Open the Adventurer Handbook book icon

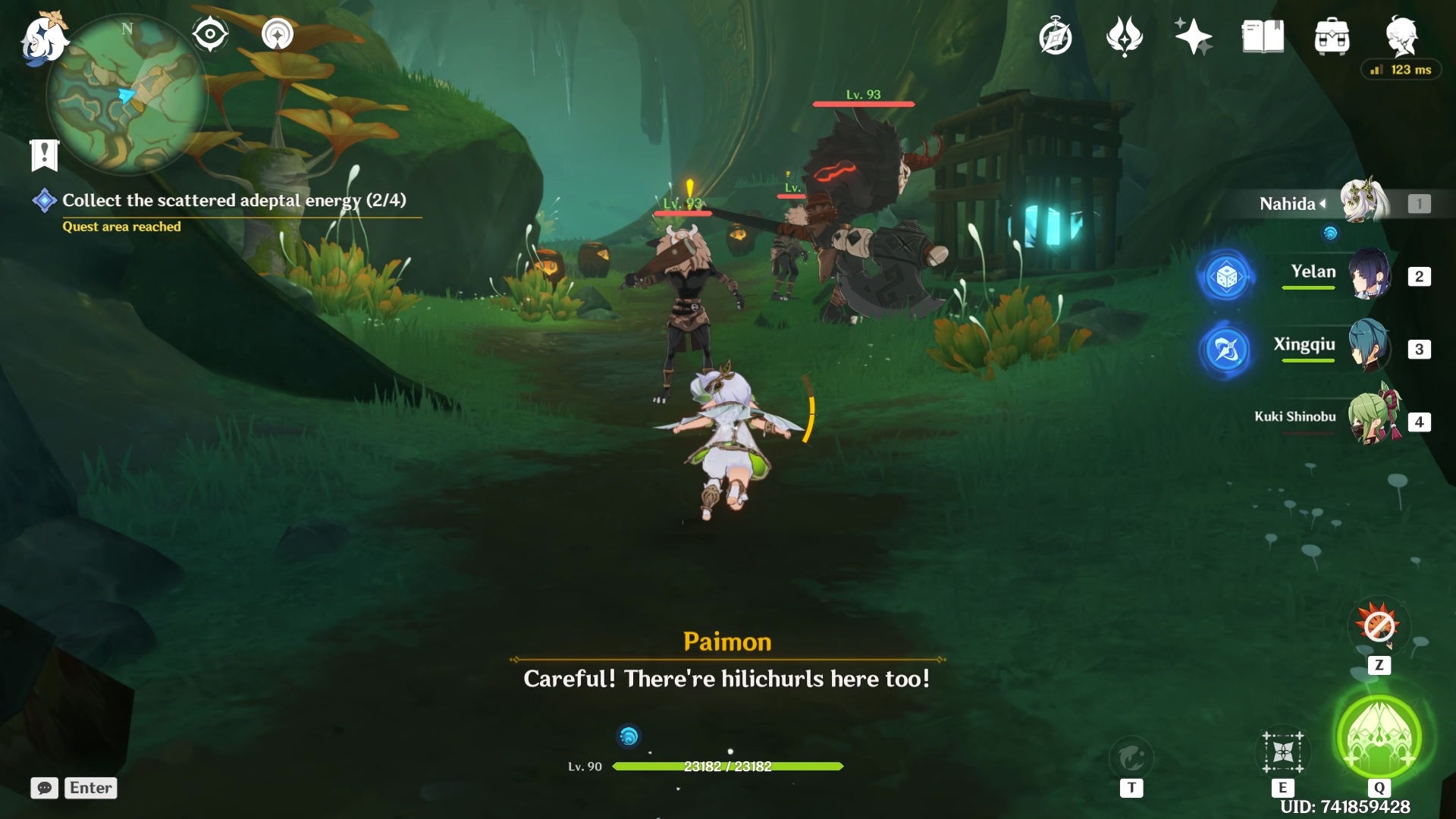(1262, 36)
